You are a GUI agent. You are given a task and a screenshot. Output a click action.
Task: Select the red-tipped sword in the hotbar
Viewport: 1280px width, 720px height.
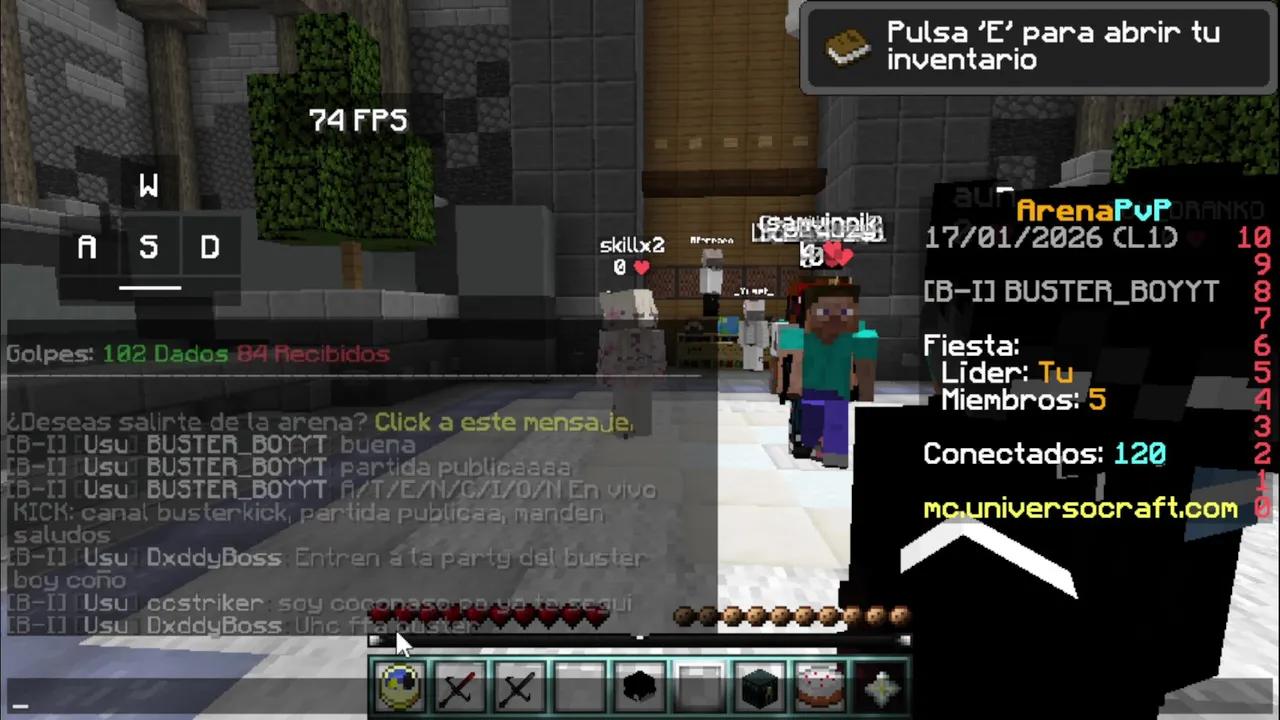pos(459,686)
